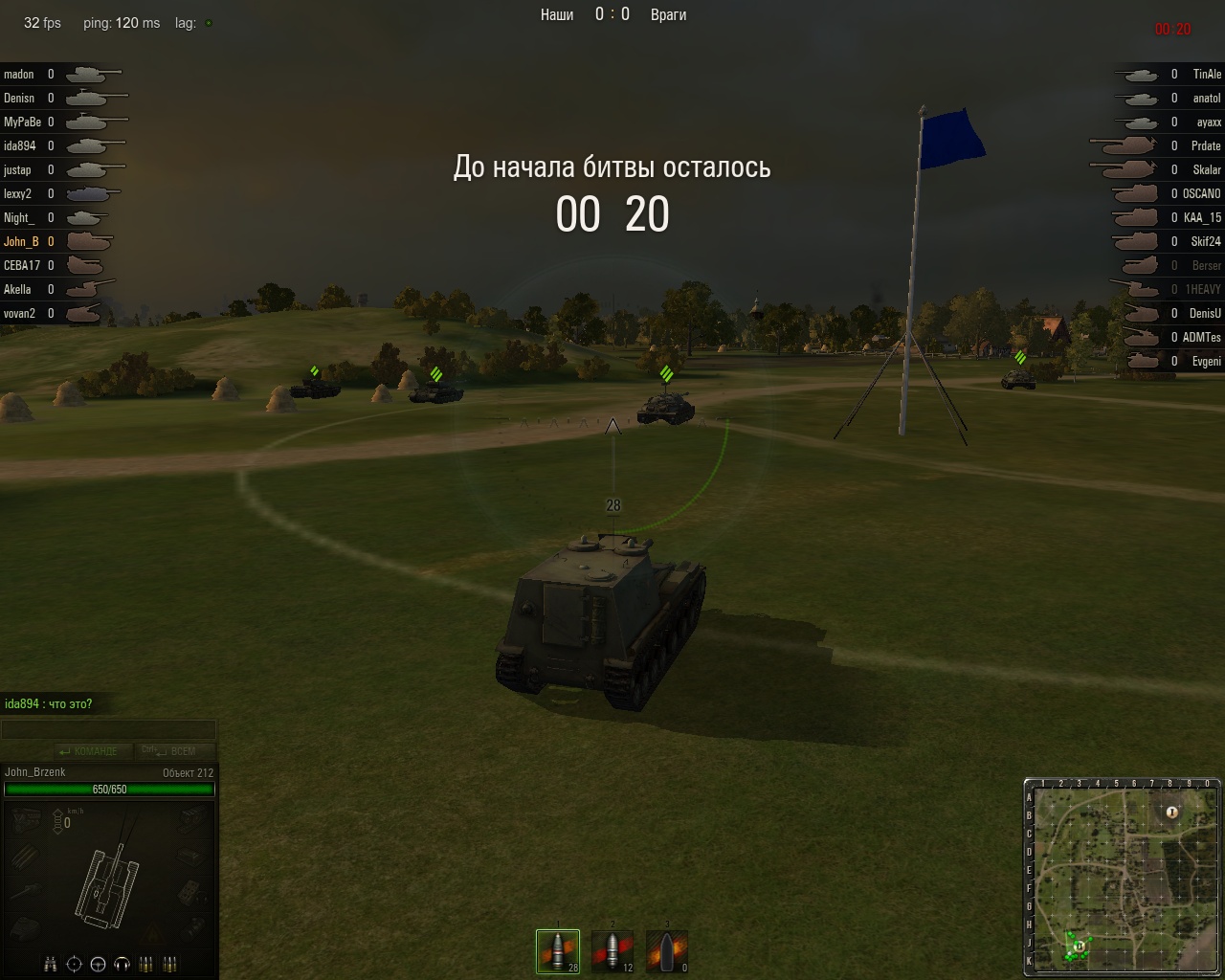This screenshot has width=1225, height=980.
Task: Click the crosshair gunner icon
Action: (75, 964)
